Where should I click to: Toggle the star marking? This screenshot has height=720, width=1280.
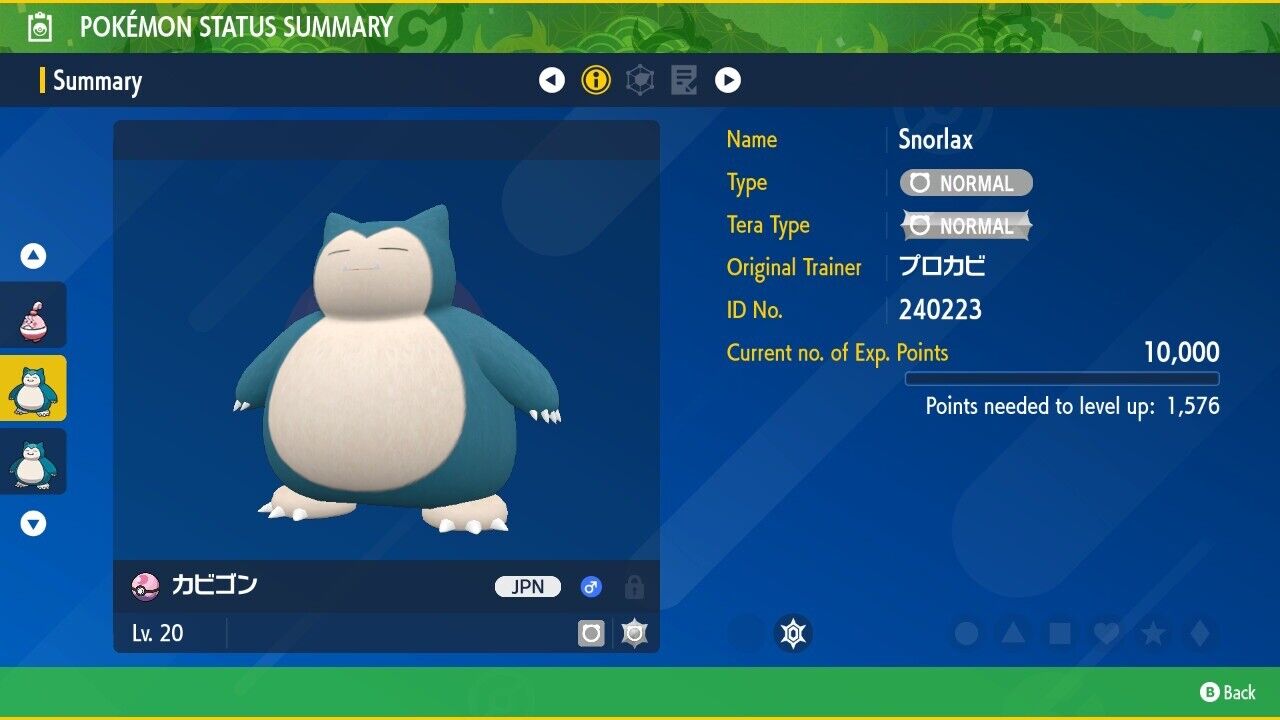(1153, 633)
